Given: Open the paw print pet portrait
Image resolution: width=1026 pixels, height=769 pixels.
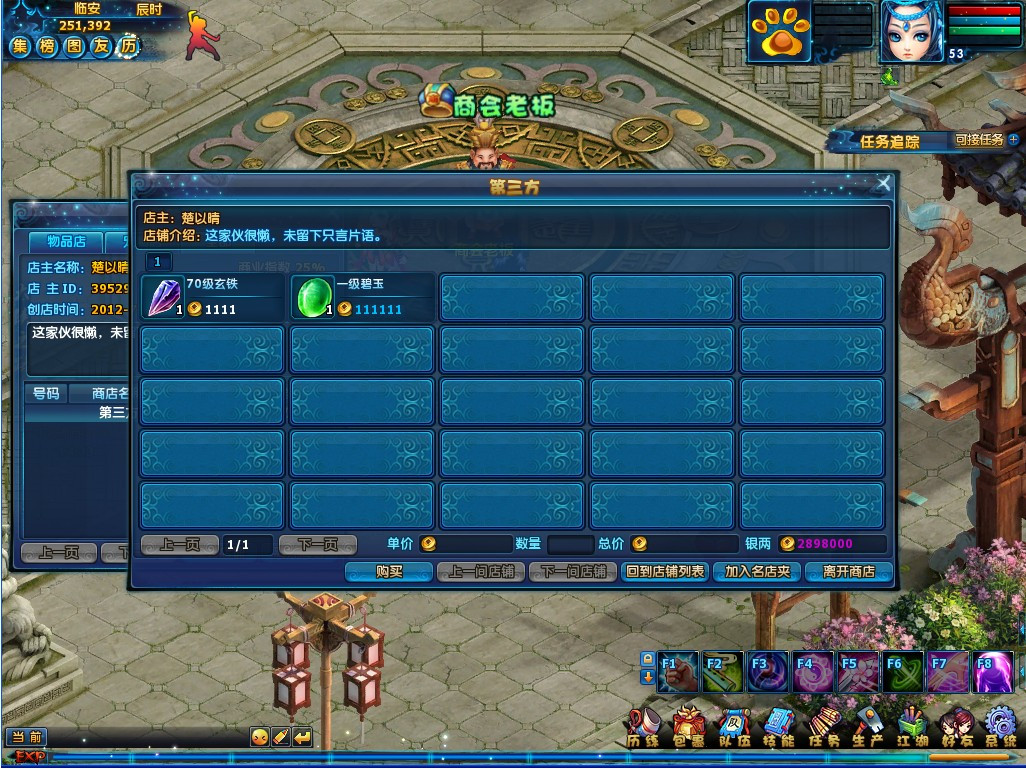Looking at the screenshot, I should pyautogui.click(x=779, y=32).
